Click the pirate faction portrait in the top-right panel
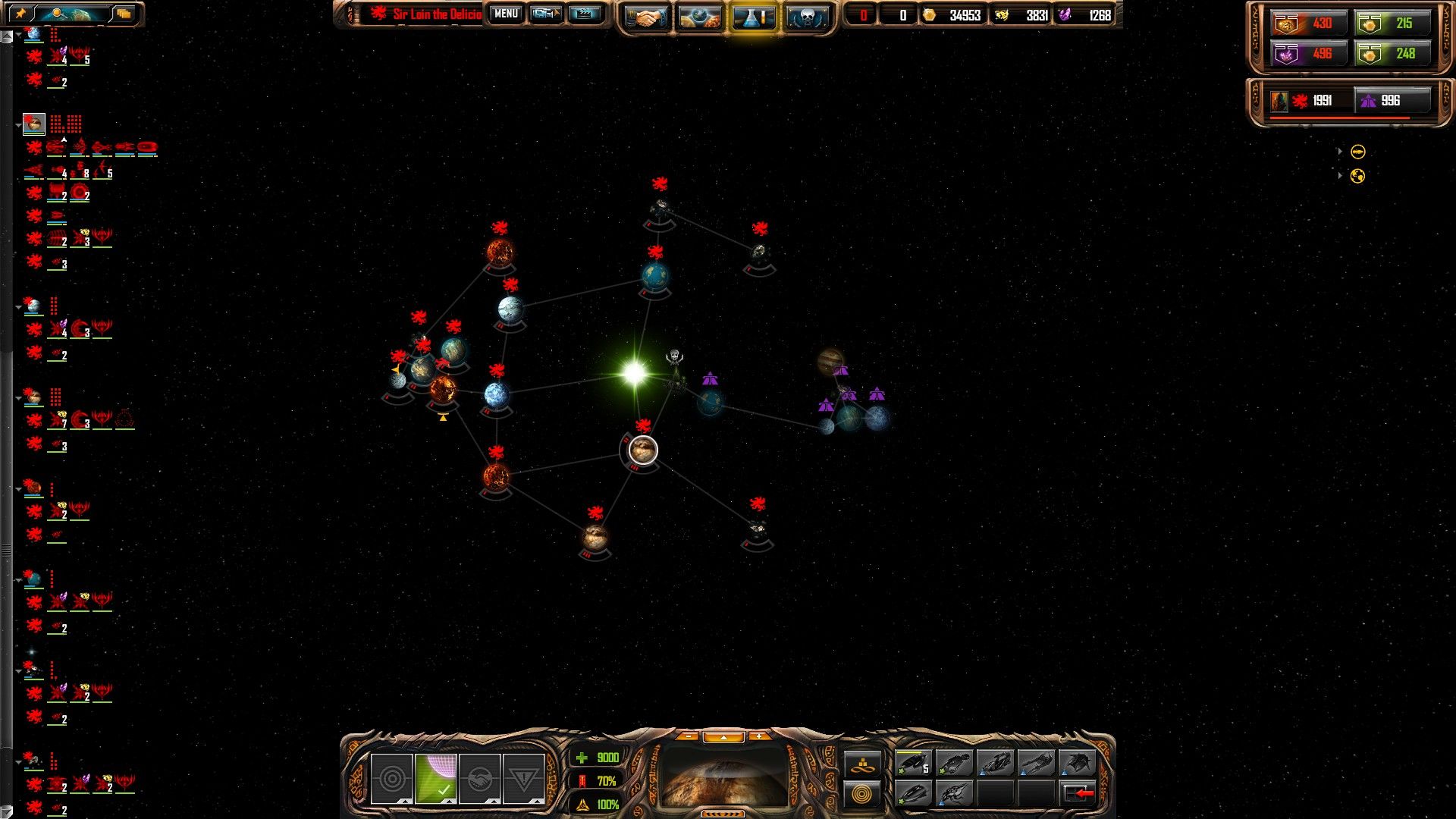Viewport: 1456px width, 819px height. [1279, 100]
